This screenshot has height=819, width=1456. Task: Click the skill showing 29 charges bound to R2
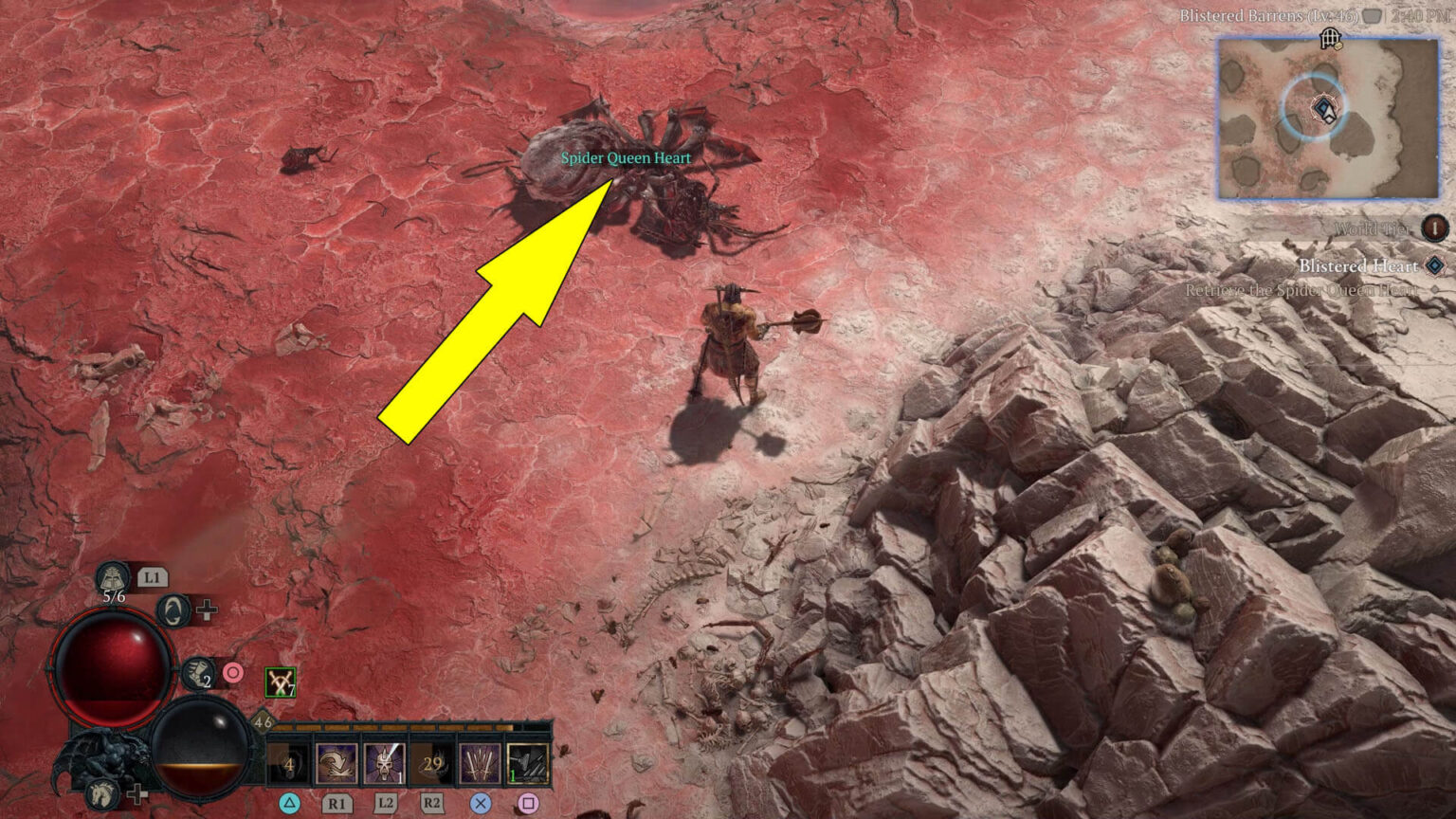coord(432,762)
